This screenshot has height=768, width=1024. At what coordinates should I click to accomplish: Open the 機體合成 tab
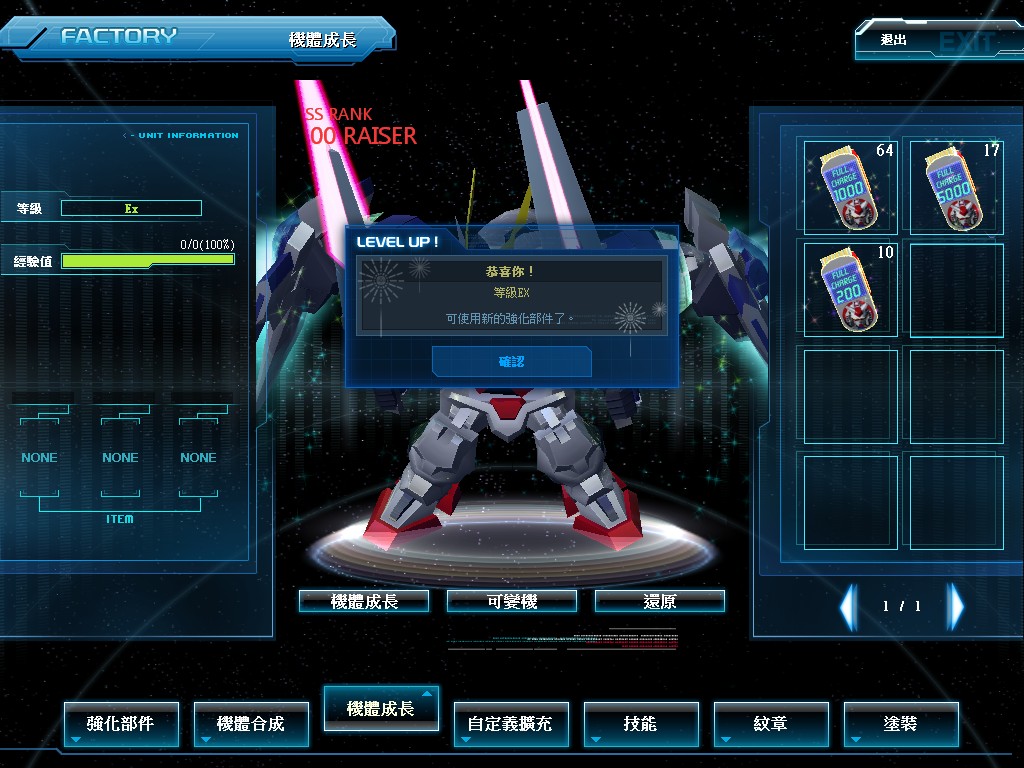tap(251, 723)
